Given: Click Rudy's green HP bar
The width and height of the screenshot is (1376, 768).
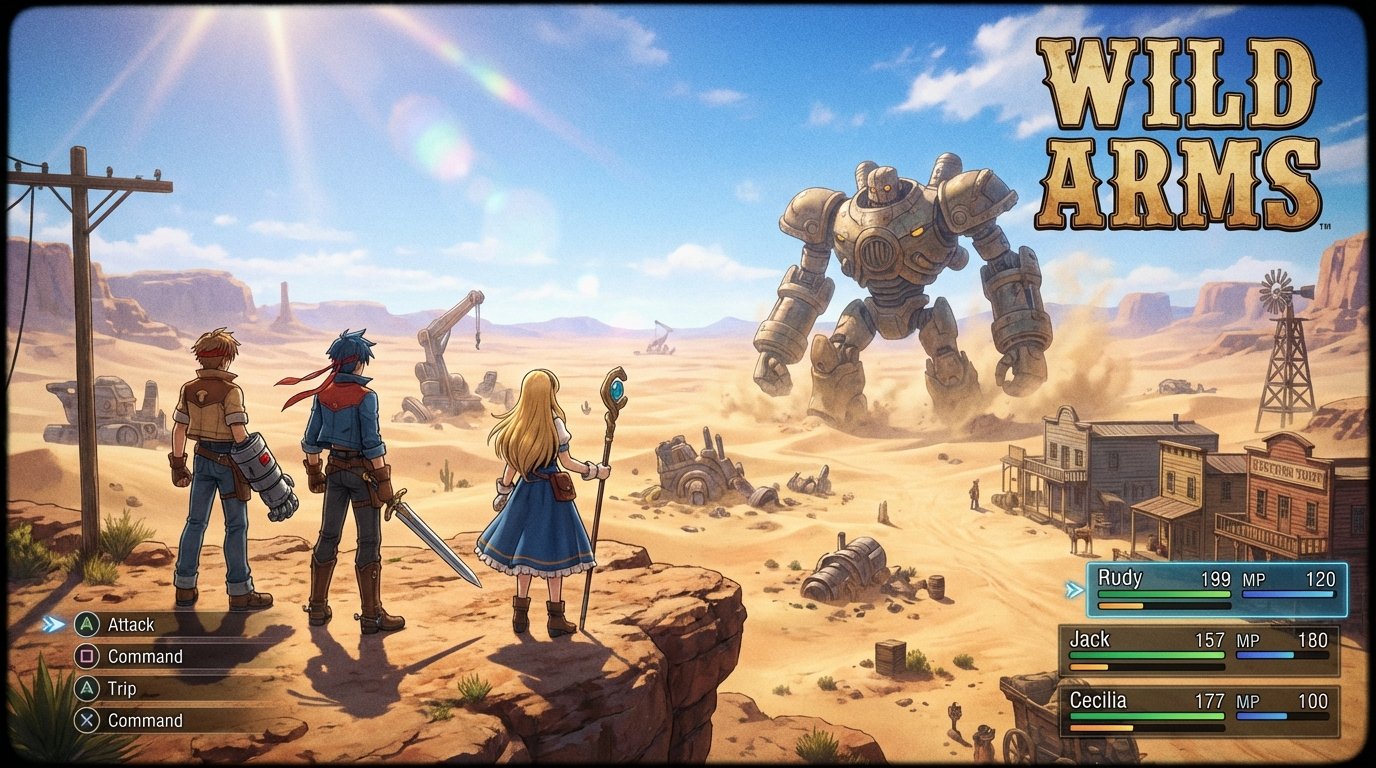Looking at the screenshot, I should click(x=1163, y=593).
